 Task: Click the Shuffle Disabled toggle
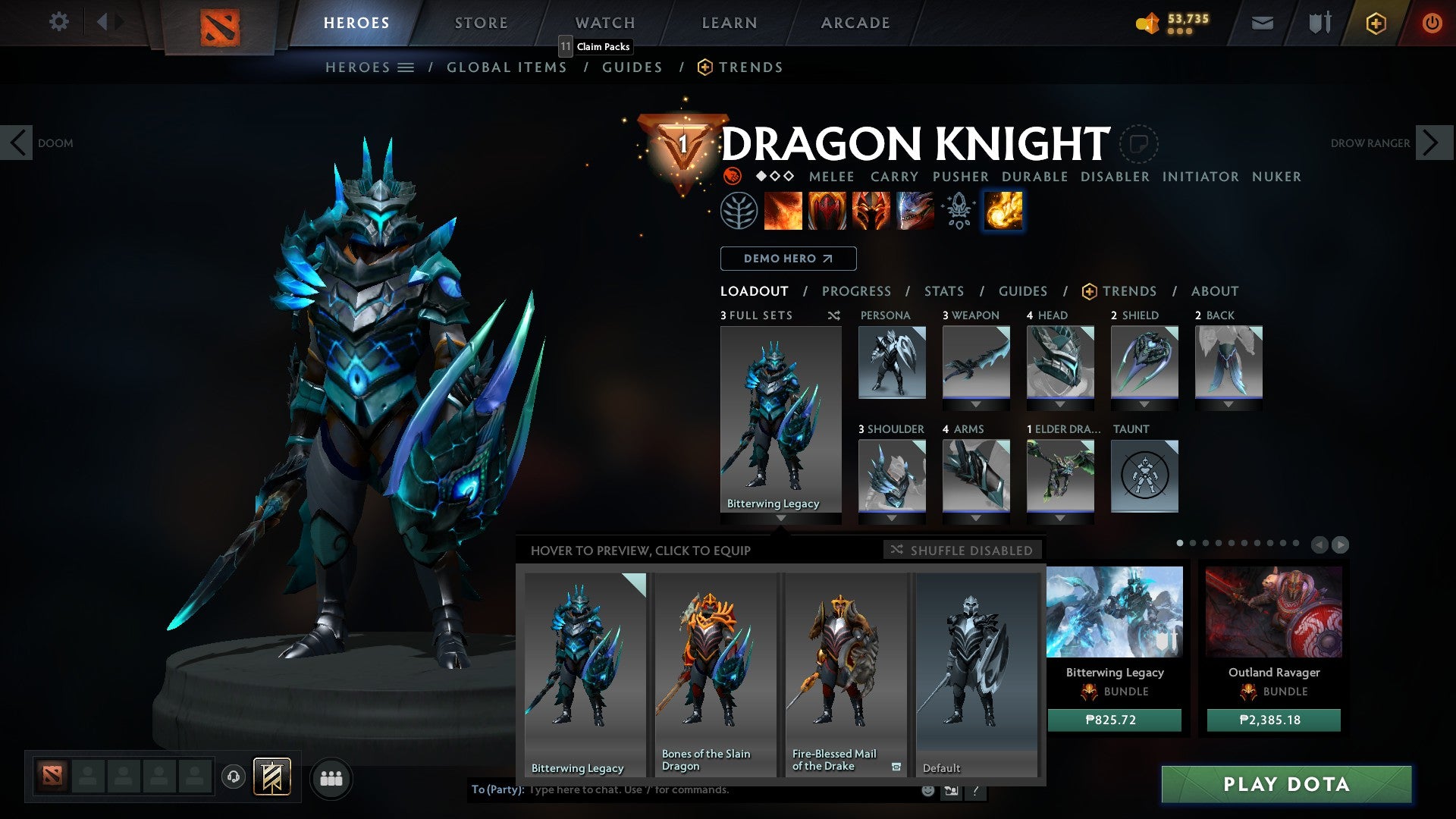tap(962, 551)
